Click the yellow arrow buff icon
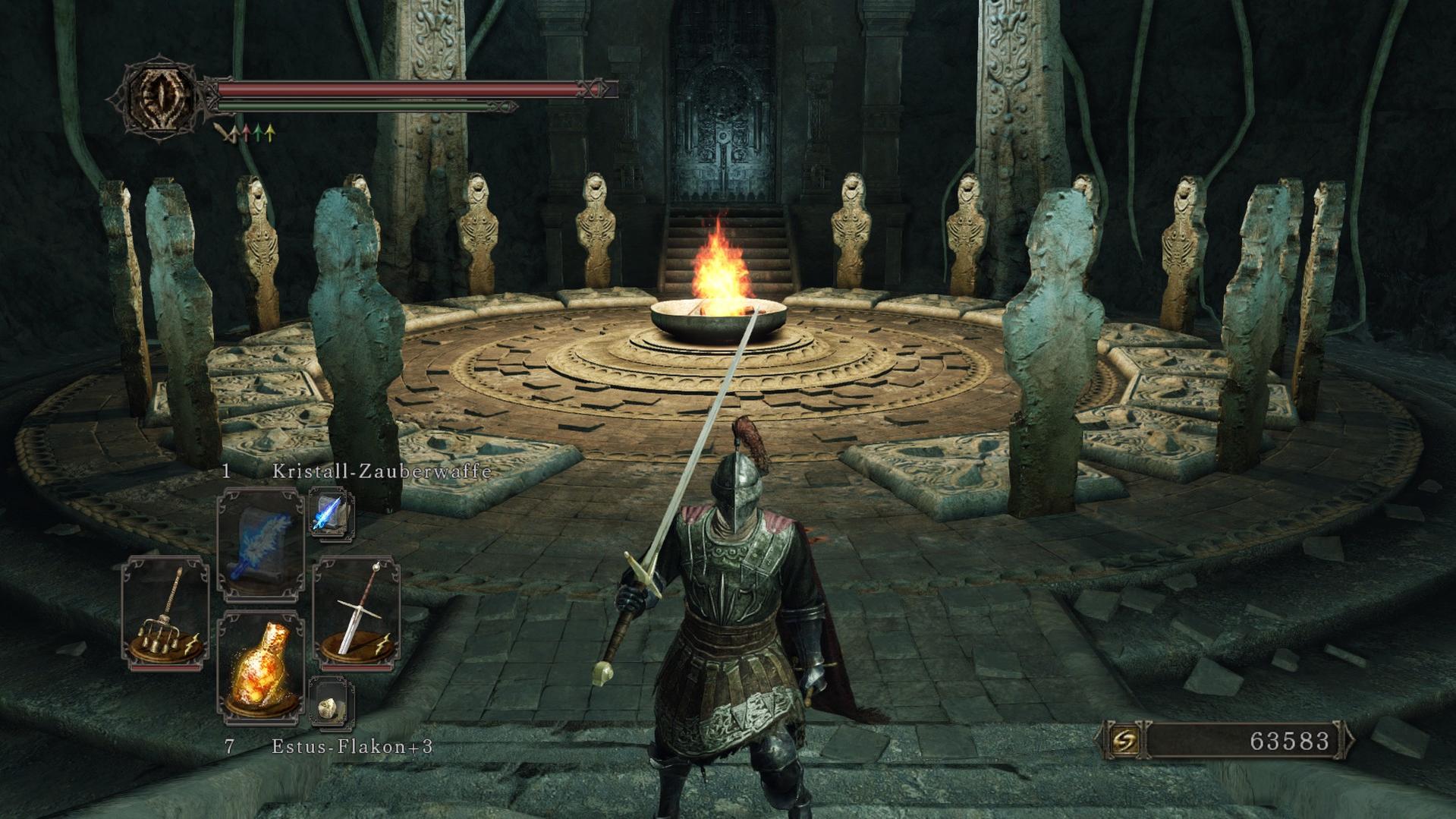1456x819 pixels. pos(270,134)
